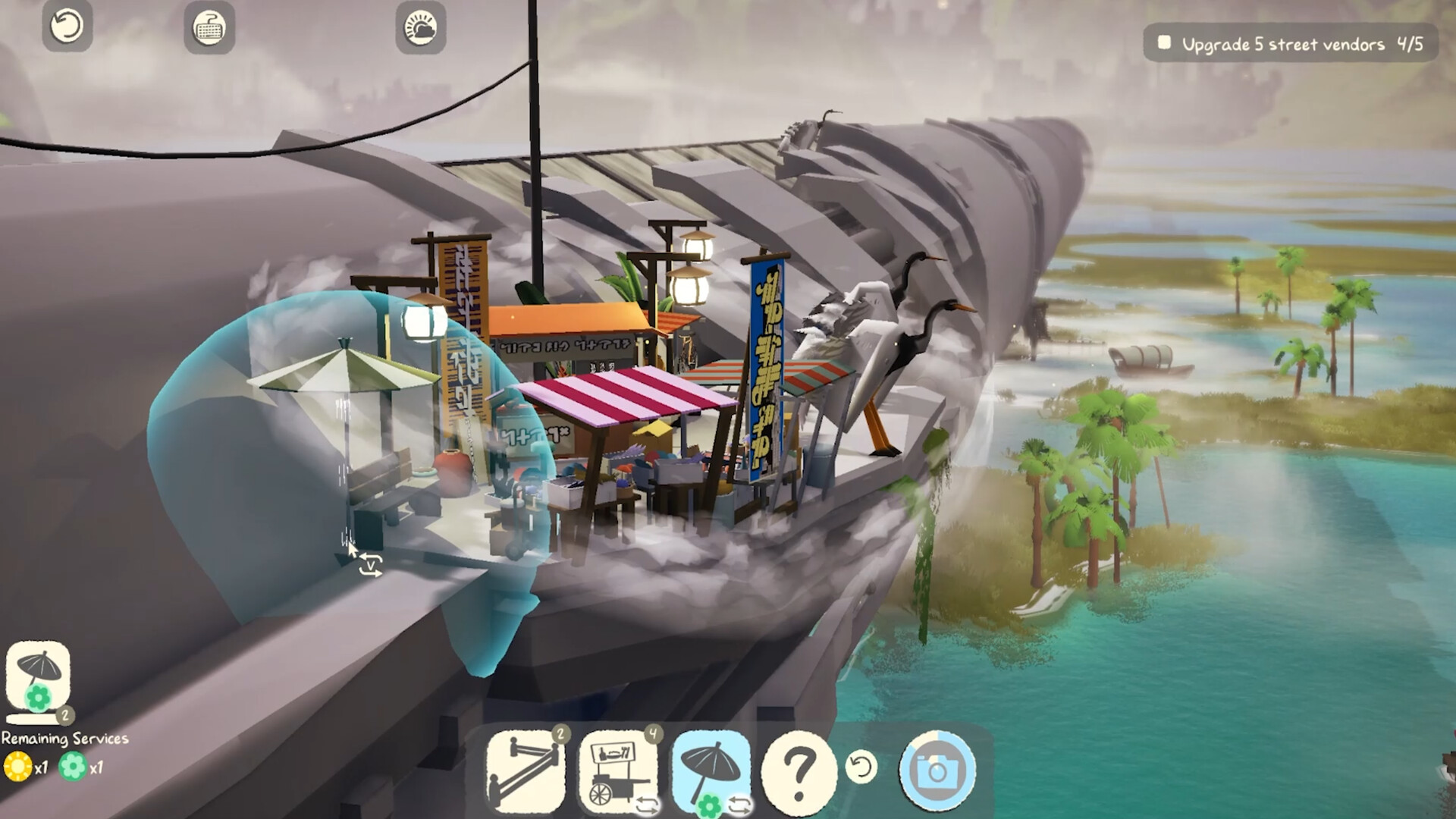Click the circular arrow button beside the keyboard icon
The height and width of the screenshot is (819, 1456).
click(67, 27)
